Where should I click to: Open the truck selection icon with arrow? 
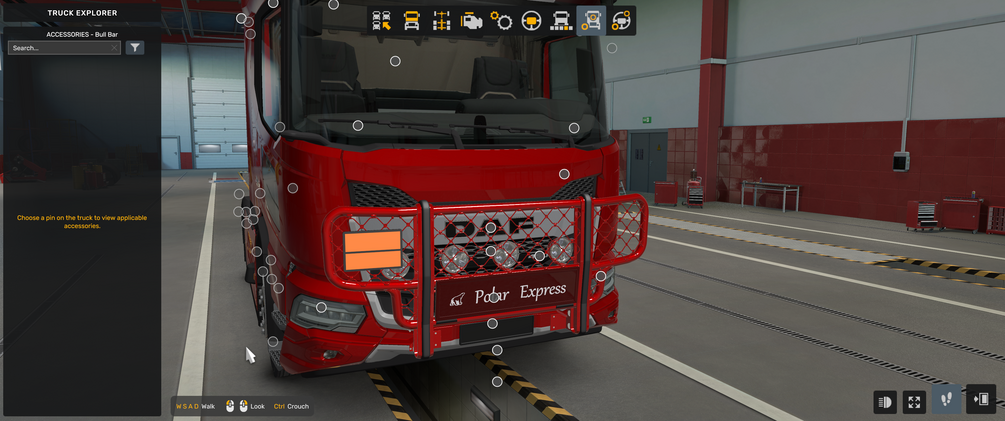[x=381, y=20]
